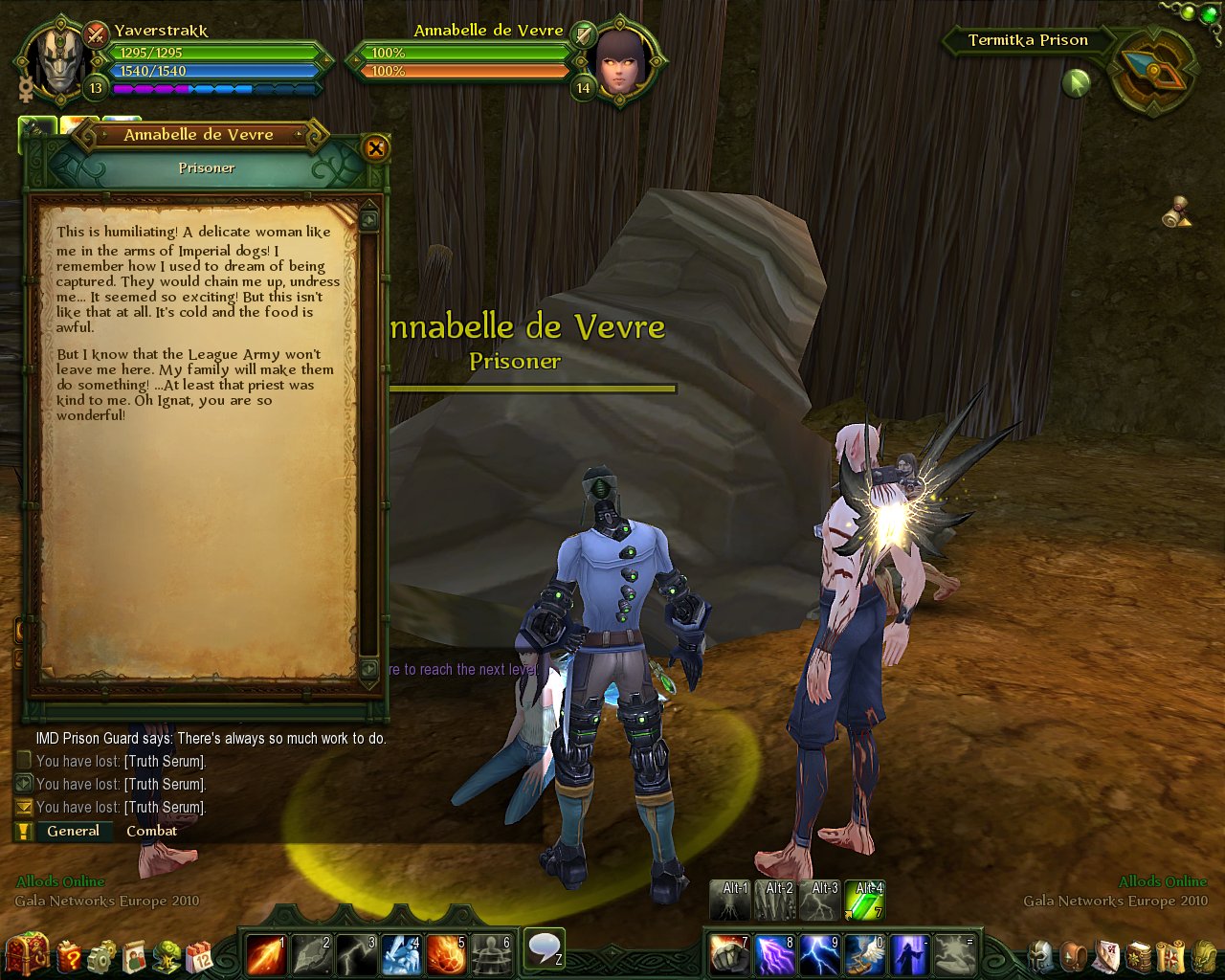Activate the fist ability in slot 7
Image resolution: width=1225 pixels, height=980 pixels.
point(729,953)
